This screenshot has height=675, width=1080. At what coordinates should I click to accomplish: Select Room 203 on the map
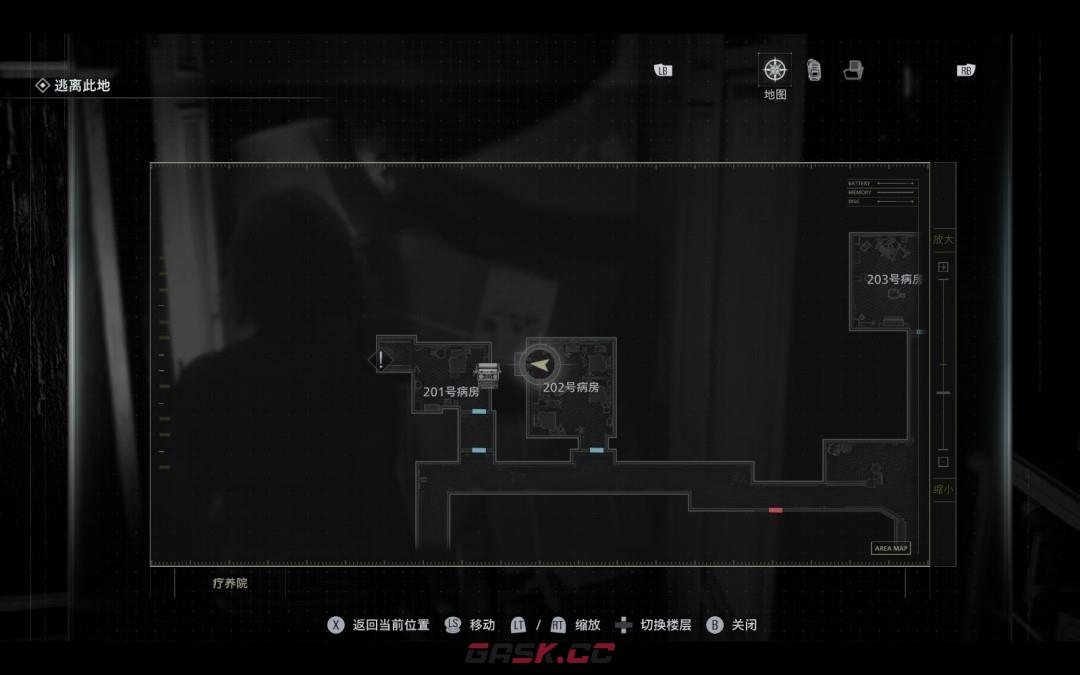[892, 279]
